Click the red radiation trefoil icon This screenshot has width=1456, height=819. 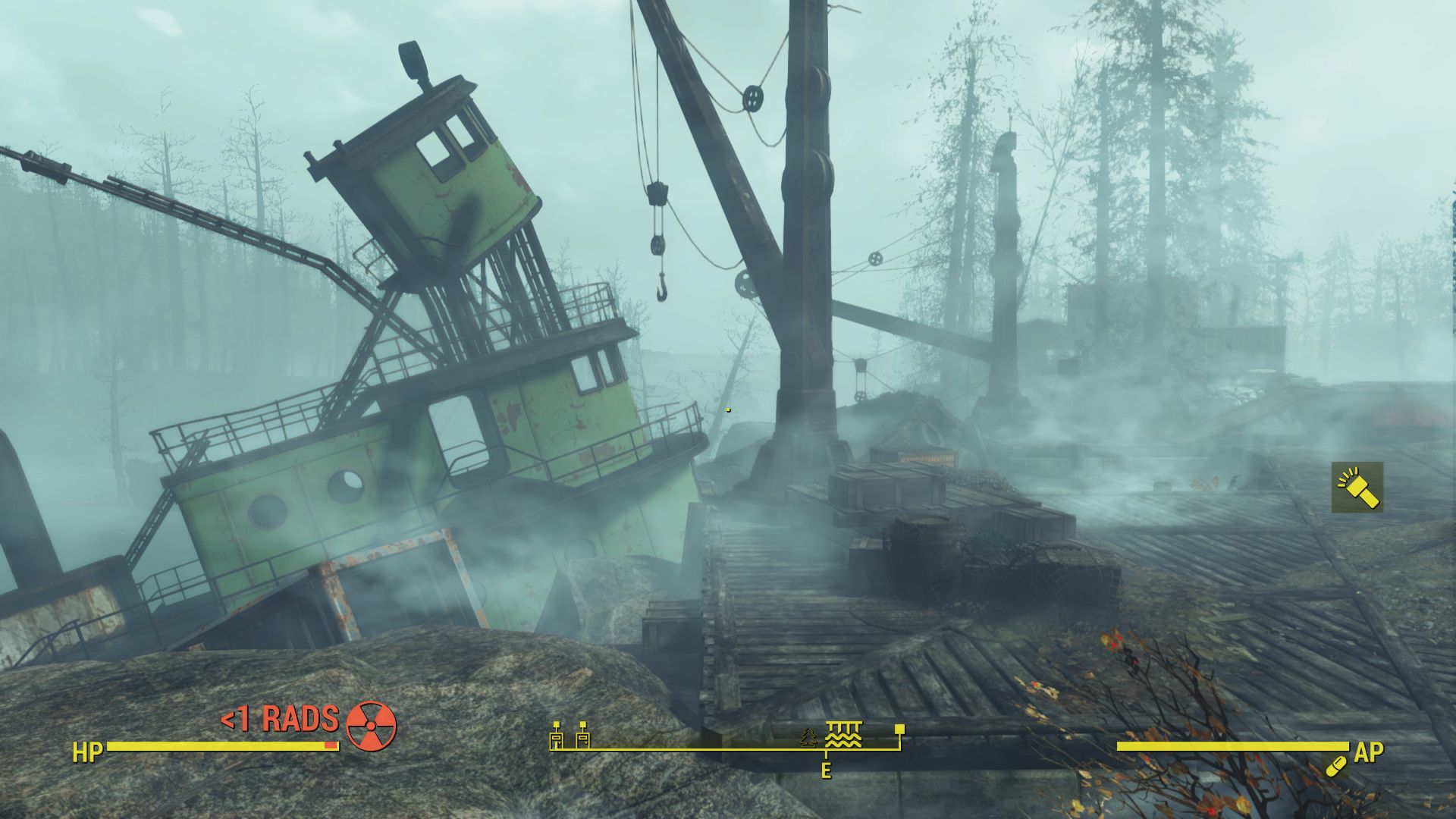[371, 726]
